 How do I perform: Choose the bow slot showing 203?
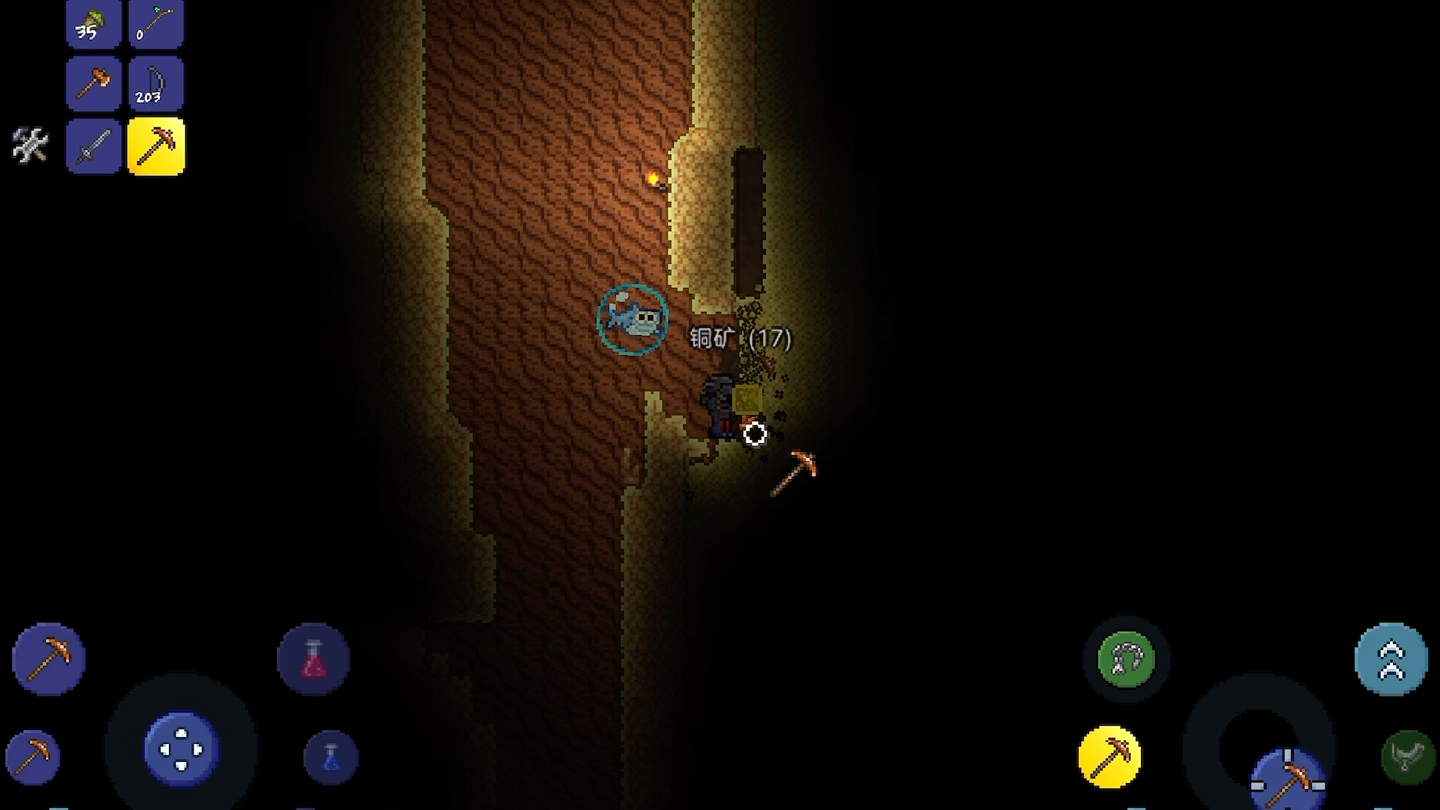pos(156,84)
